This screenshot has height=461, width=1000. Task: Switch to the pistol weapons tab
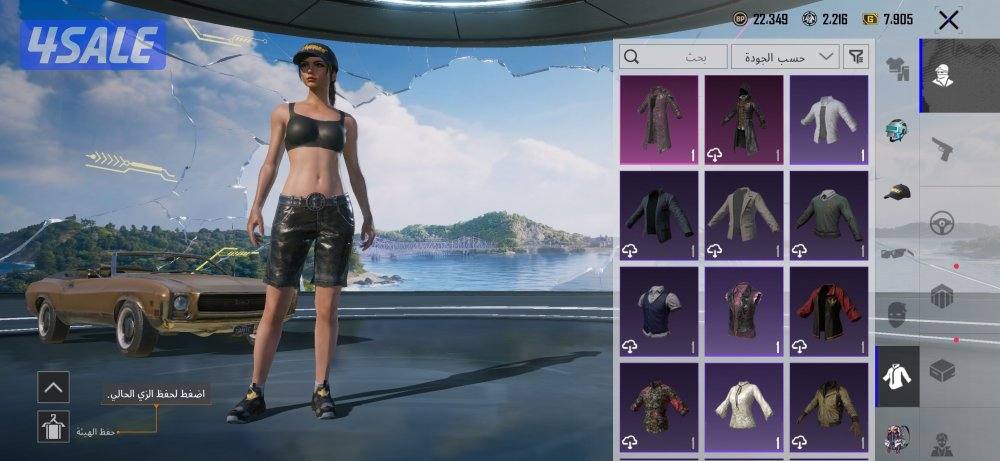(x=941, y=148)
